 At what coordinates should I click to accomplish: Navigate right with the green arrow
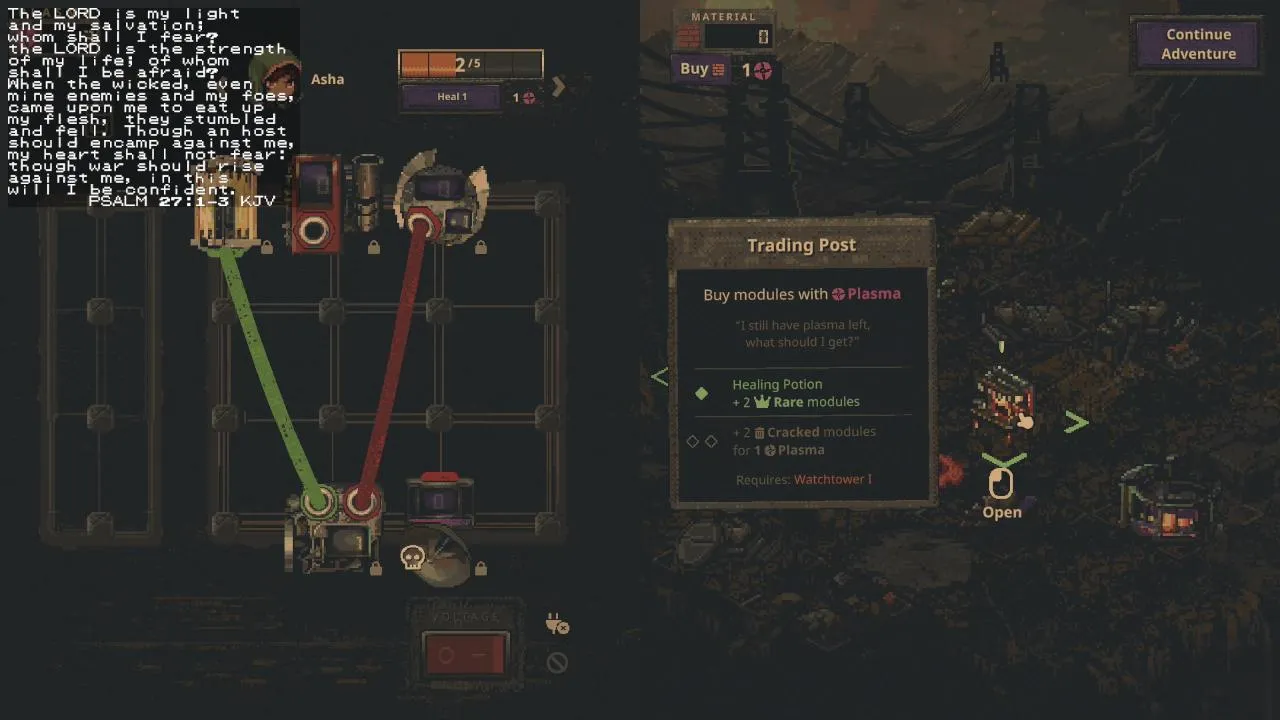[x=1076, y=422]
